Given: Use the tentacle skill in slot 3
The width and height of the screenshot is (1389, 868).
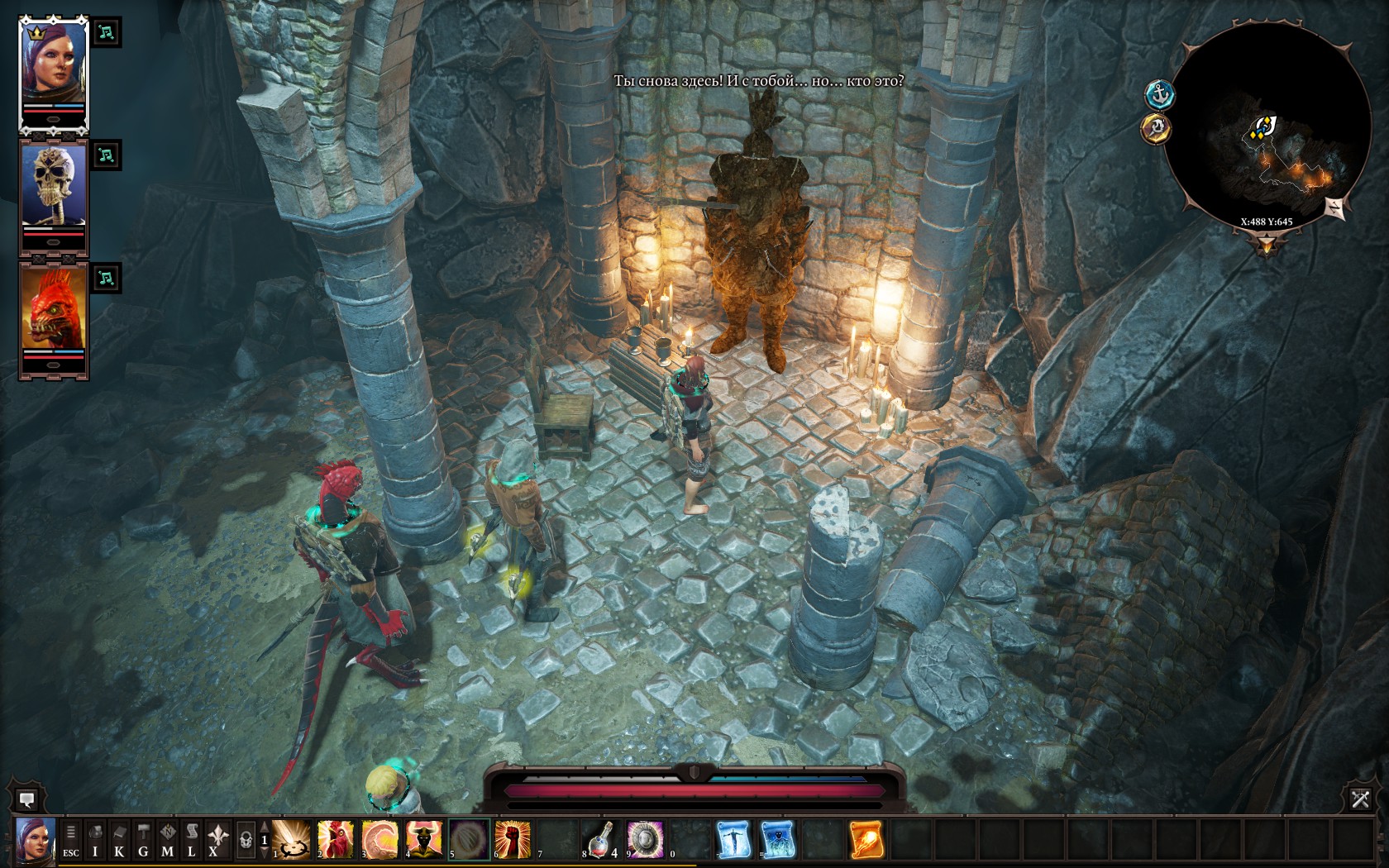Looking at the screenshot, I should [380, 840].
